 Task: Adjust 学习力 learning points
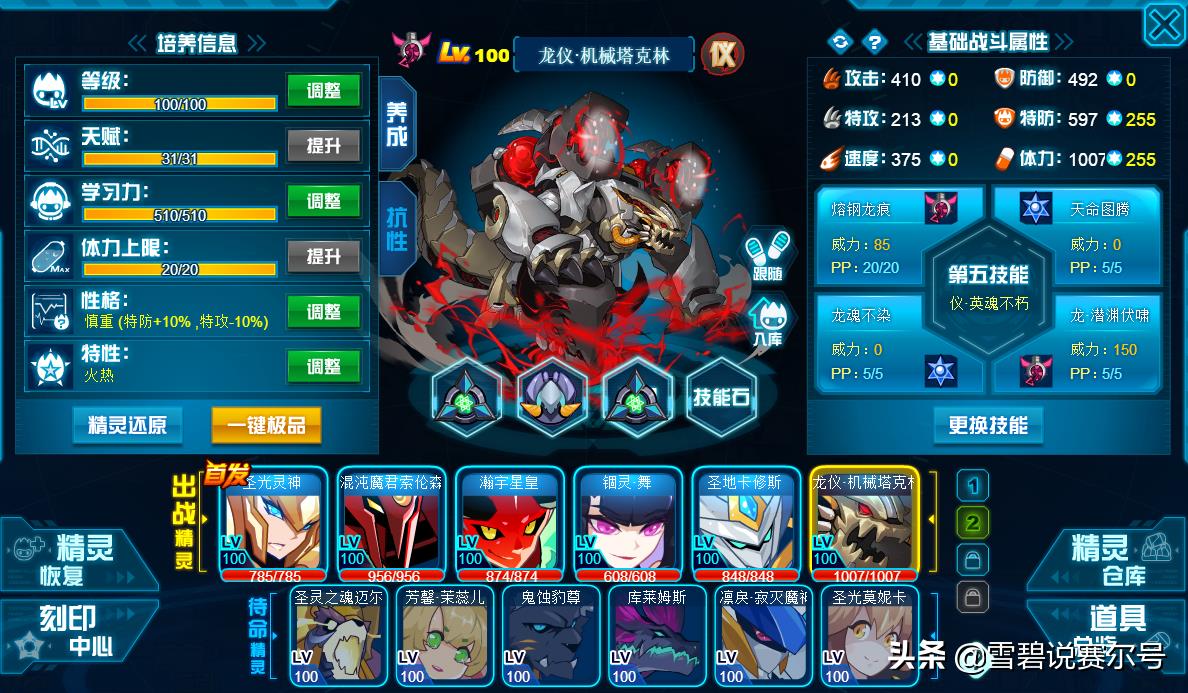[x=323, y=201]
